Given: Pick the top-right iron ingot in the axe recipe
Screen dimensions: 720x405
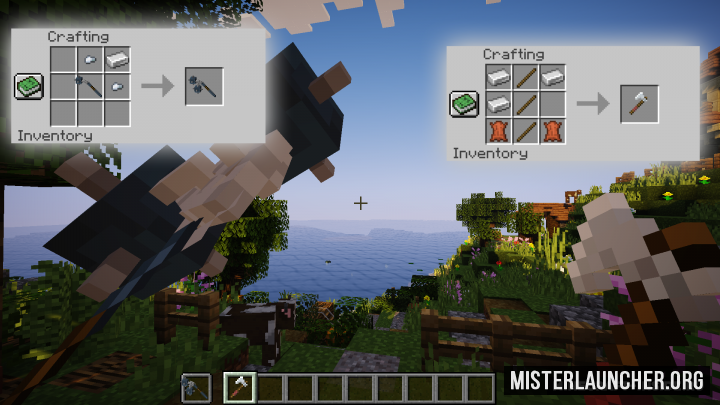Looking at the screenshot, I should [551, 76].
